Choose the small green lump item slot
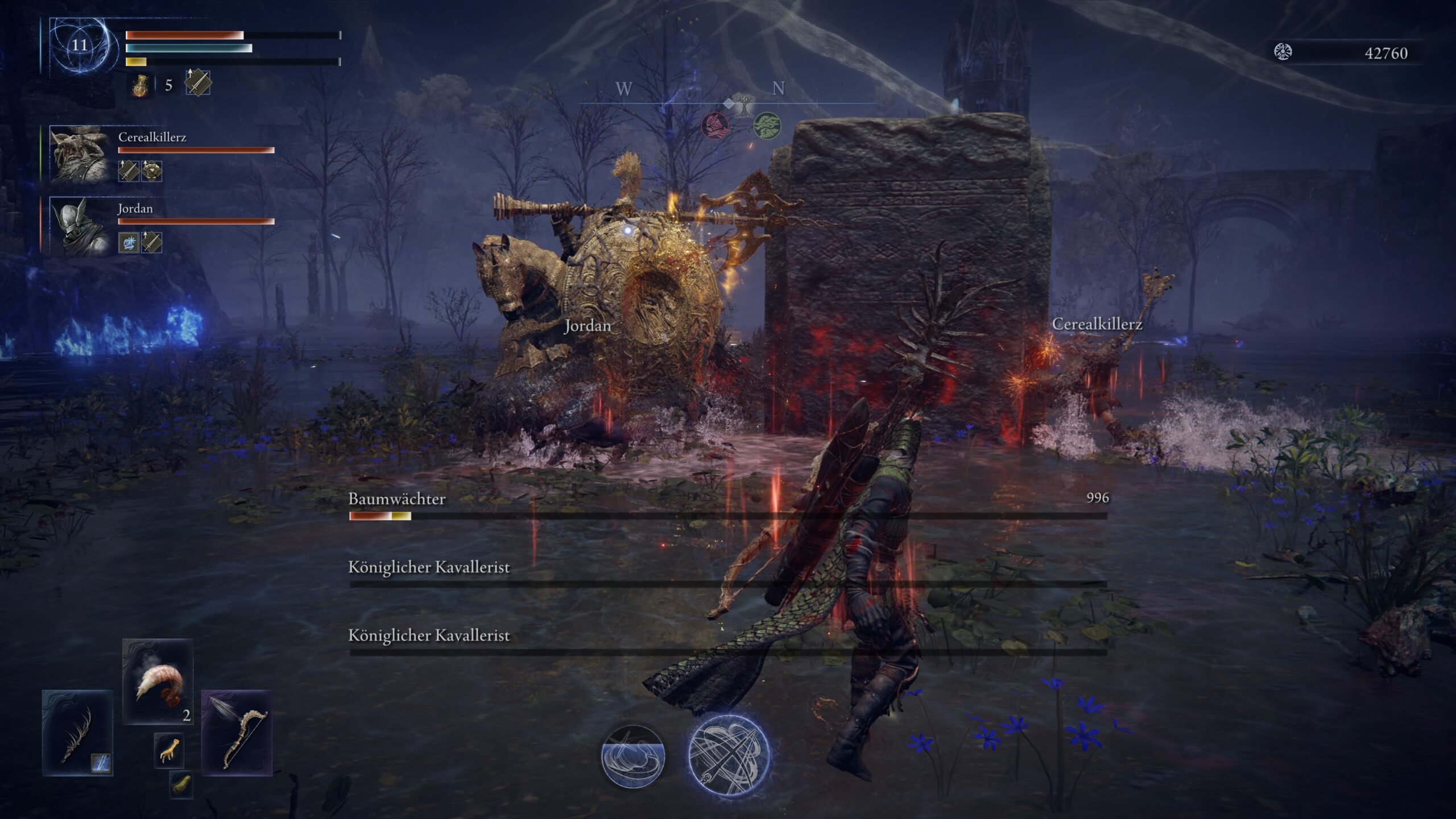Image resolution: width=1456 pixels, height=819 pixels. click(x=181, y=784)
